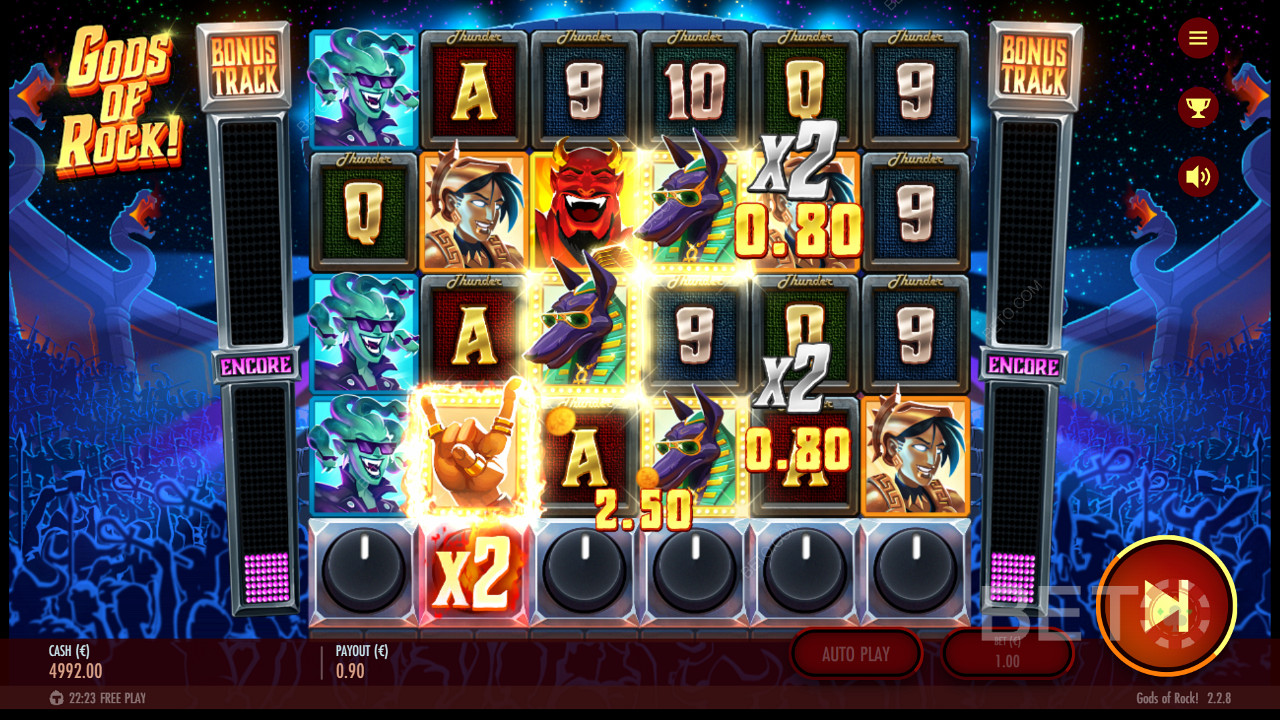Hit the round orange spin button
This screenshot has width=1280, height=720.
(x=1165, y=606)
